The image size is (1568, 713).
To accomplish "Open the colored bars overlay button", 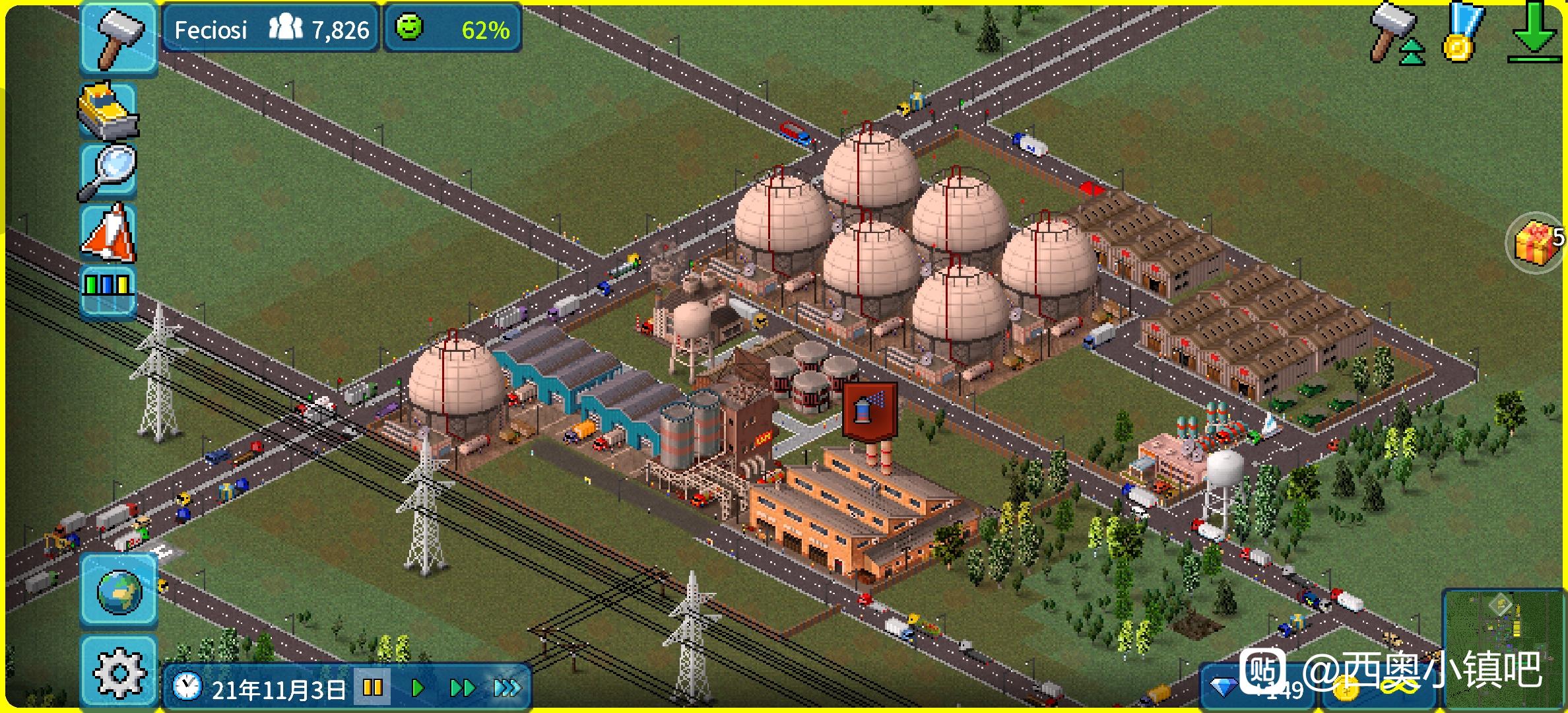I will [108, 292].
